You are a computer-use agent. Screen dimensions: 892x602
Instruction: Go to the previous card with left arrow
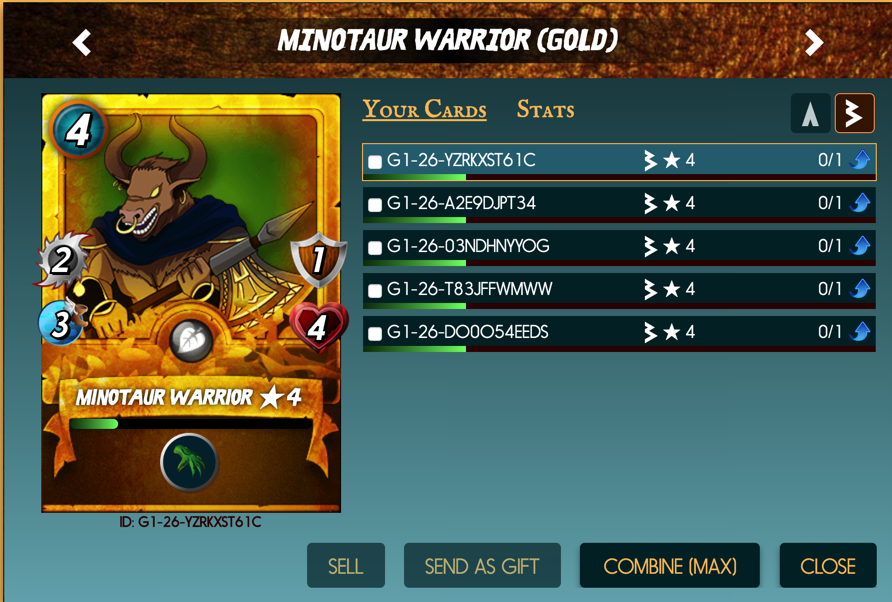pyautogui.click(x=82, y=42)
